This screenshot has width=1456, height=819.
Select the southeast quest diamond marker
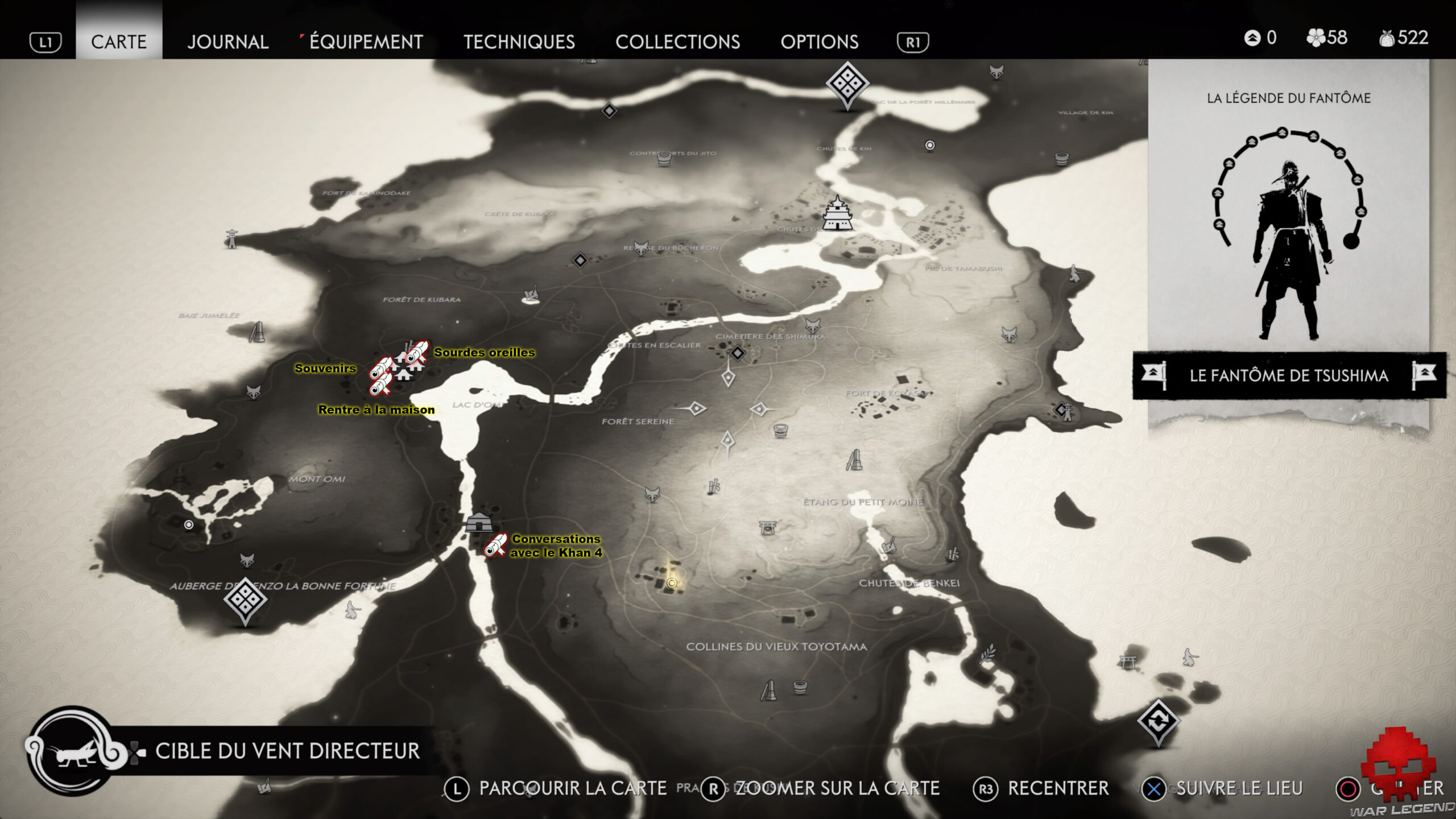tap(1158, 722)
